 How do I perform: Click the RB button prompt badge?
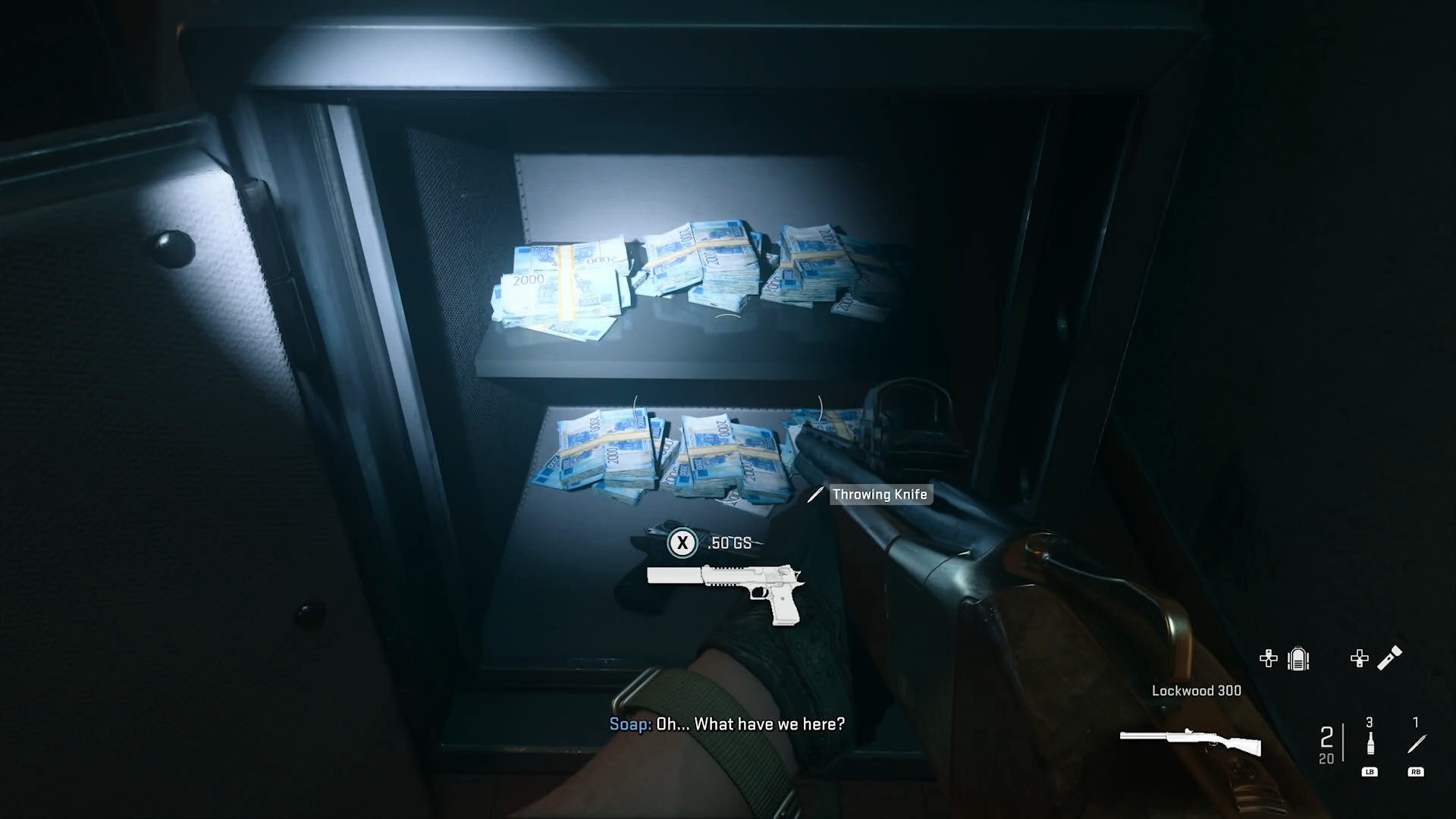click(x=1417, y=772)
